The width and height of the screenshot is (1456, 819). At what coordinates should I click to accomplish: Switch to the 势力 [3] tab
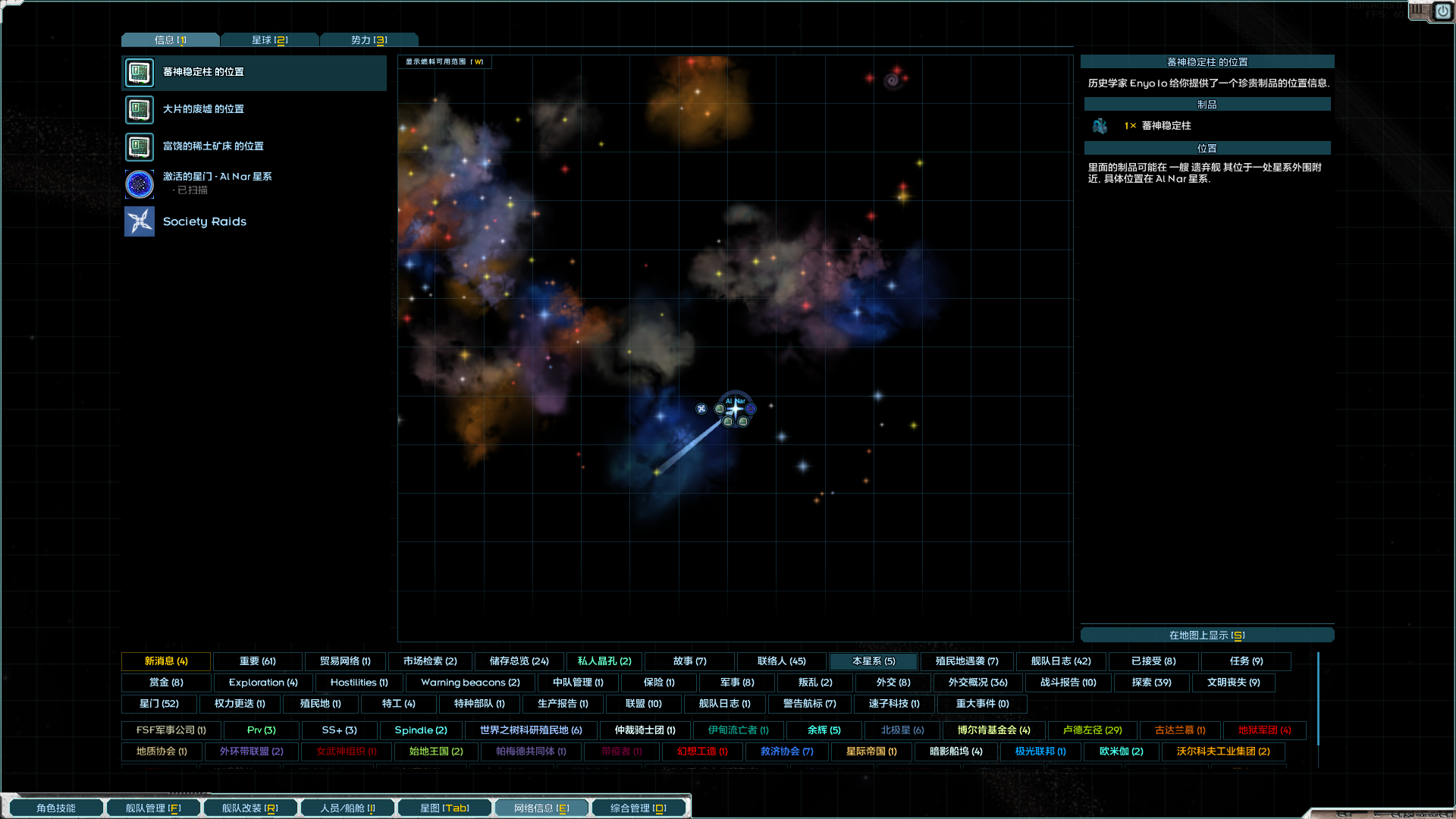click(x=369, y=39)
